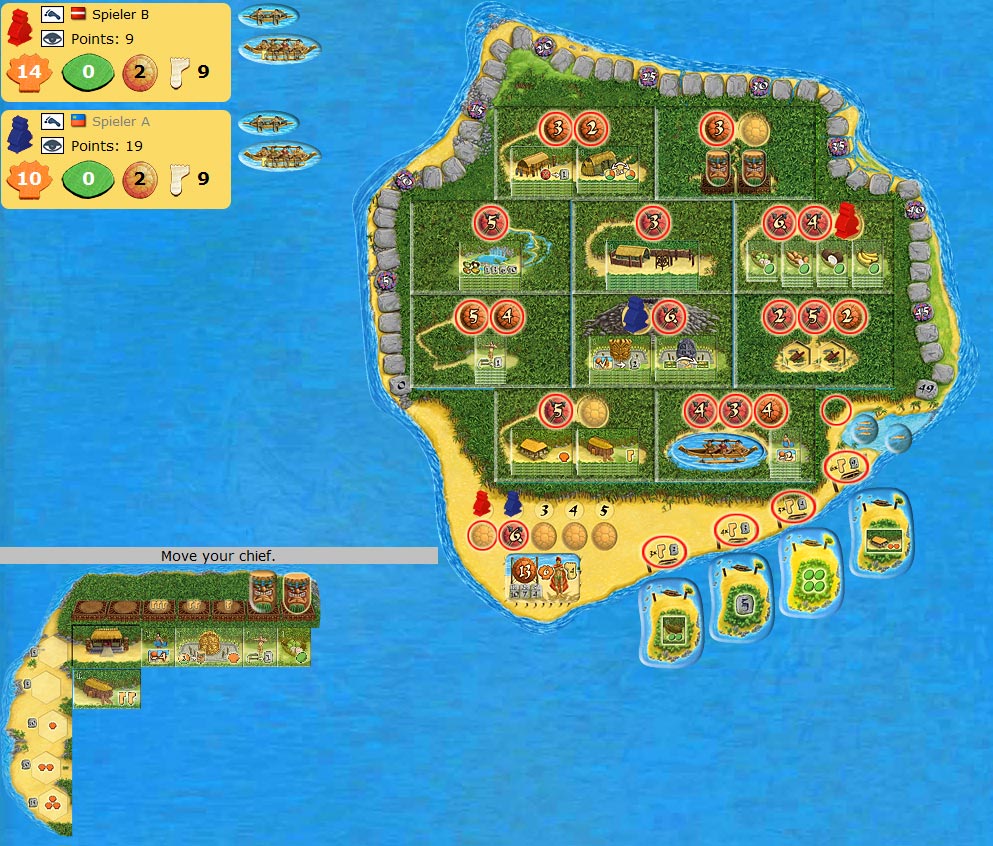993x846 pixels.
Task: Choose the 3x footprint dock space
Action: pos(664,548)
